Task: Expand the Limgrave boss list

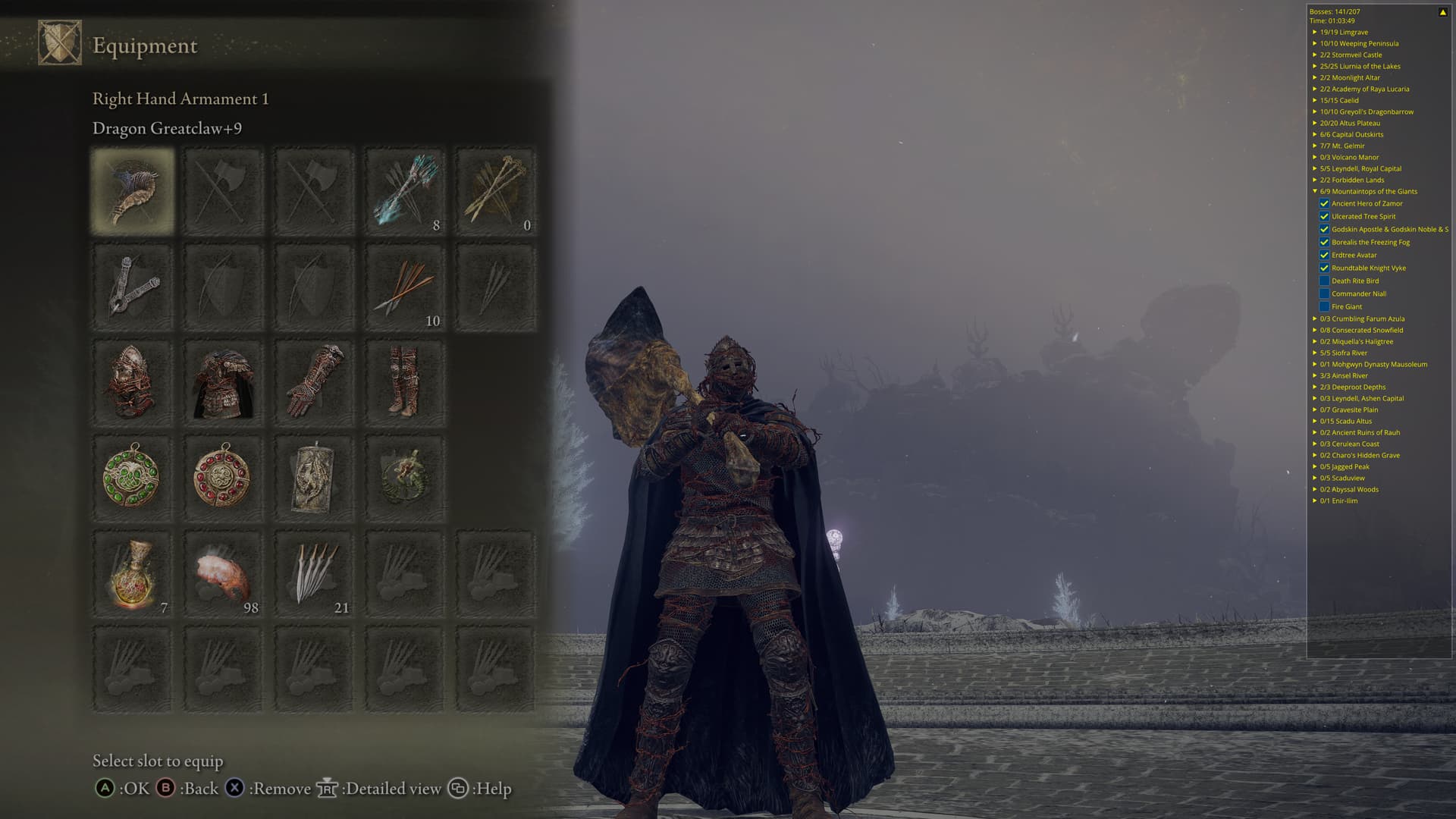Action: 1315,32
